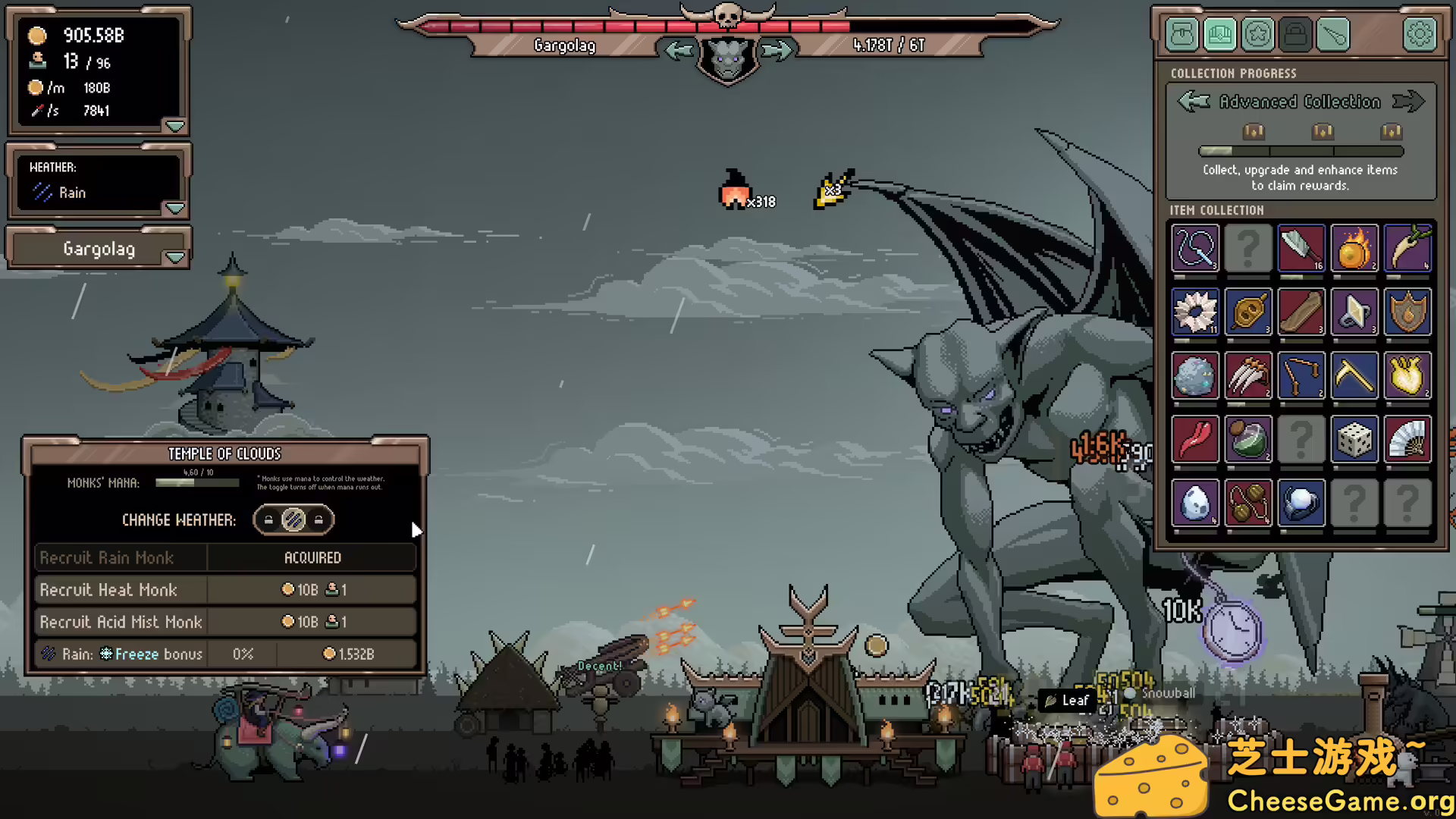Open the gear settings menu
Viewport: 1456px width, 819px height.
pos(1420,34)
